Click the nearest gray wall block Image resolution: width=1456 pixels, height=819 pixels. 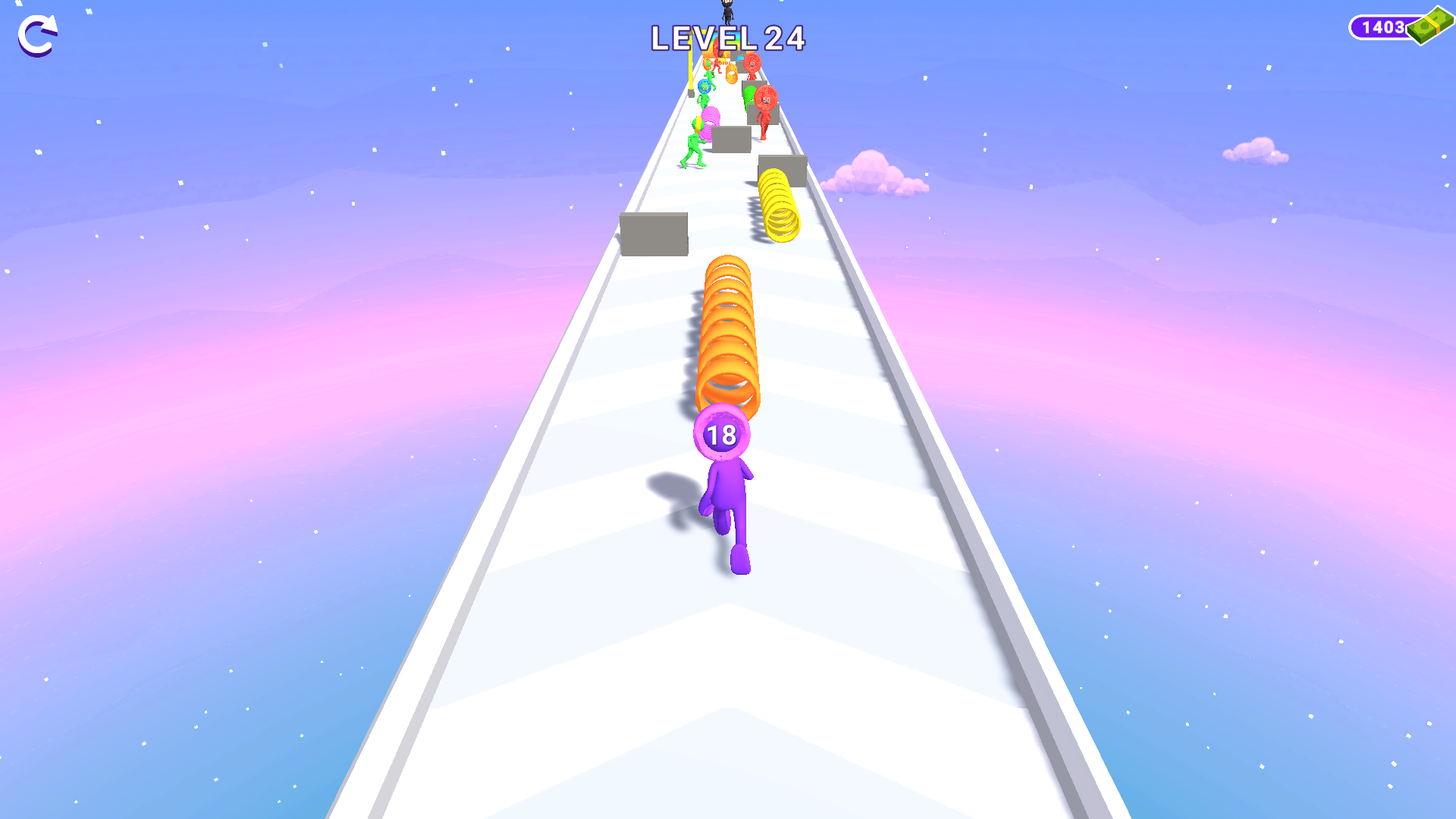[x=654, y=233]
